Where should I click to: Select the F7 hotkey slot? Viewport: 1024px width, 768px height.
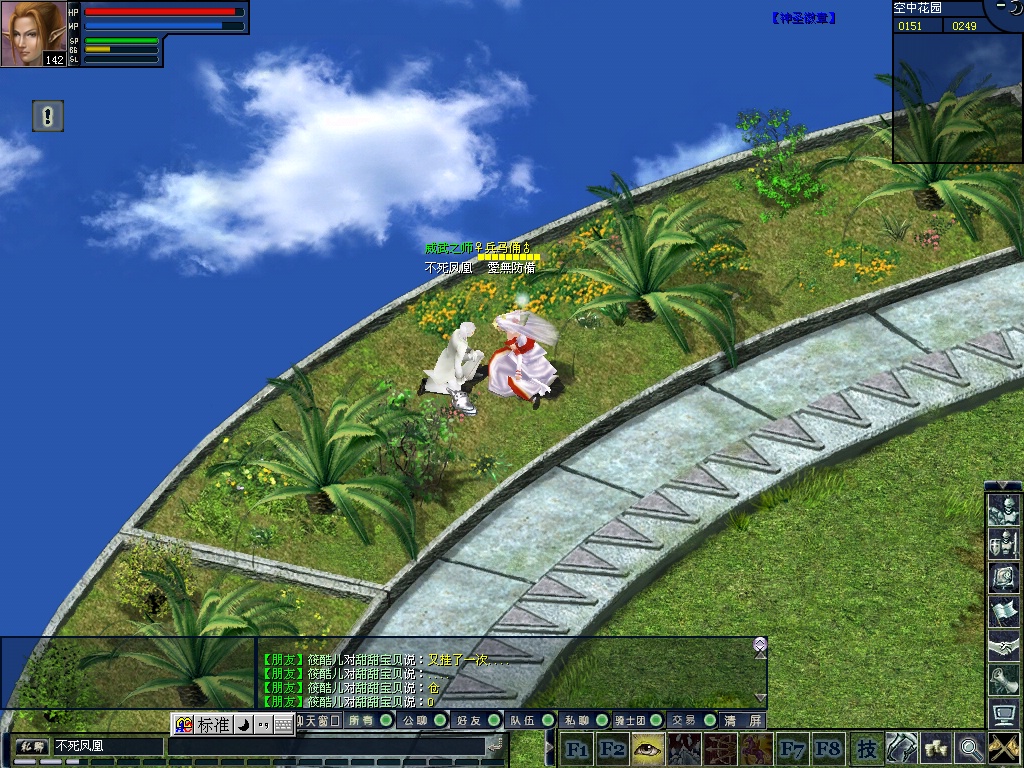(x=792, y=748)
